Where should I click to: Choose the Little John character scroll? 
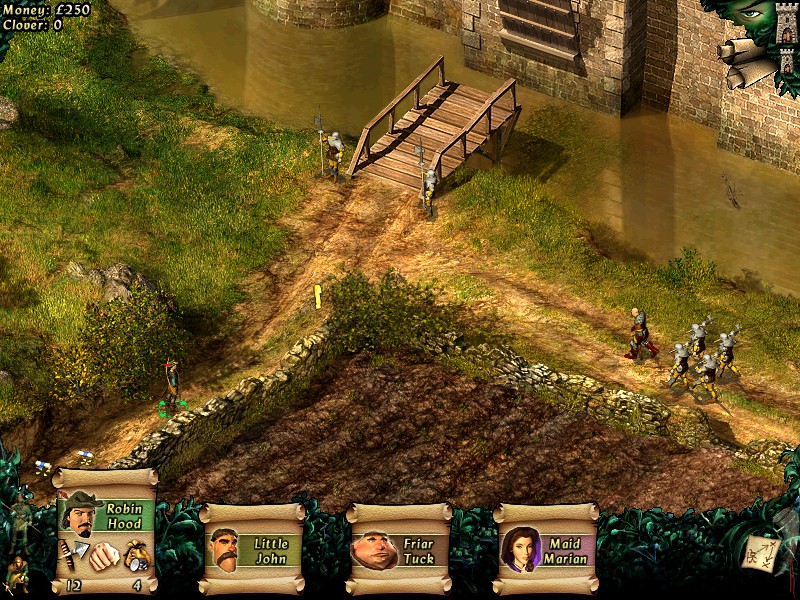tap(252, 550)
